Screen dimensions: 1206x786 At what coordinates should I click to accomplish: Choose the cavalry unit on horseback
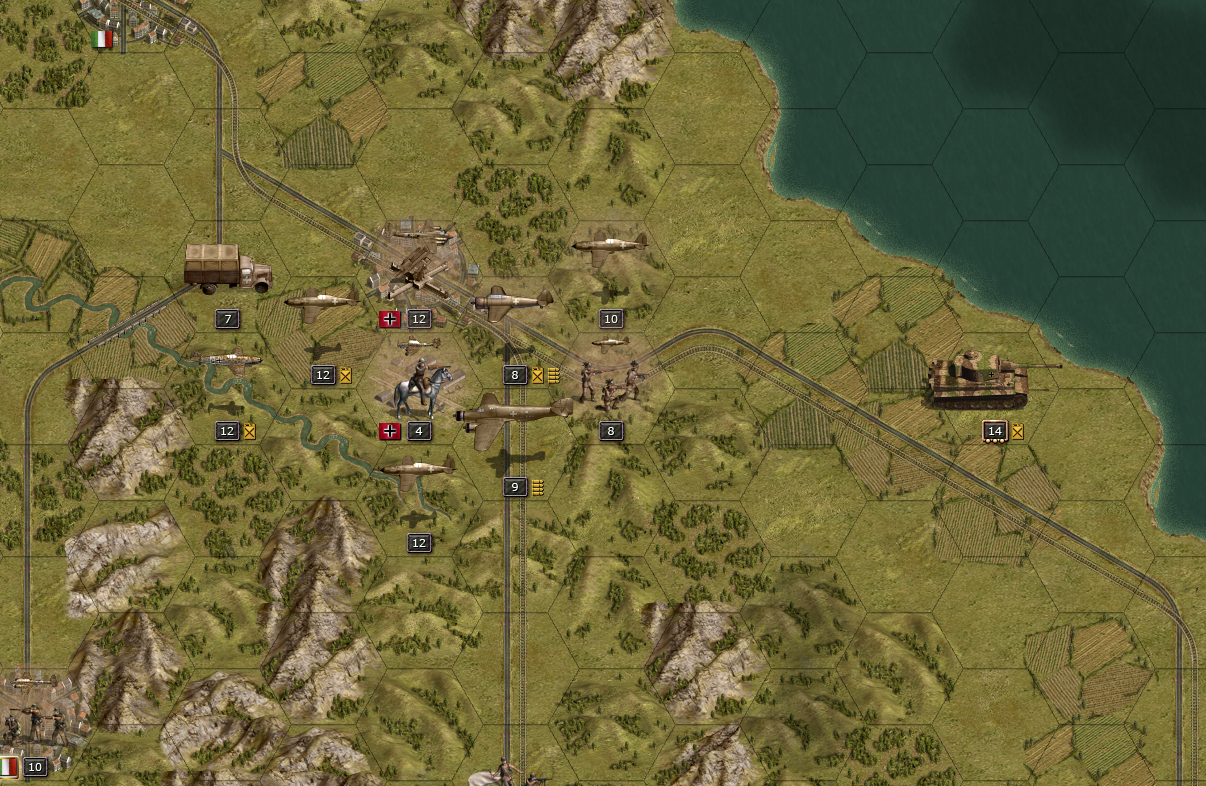pyautogui.click(x=420, y=388)
